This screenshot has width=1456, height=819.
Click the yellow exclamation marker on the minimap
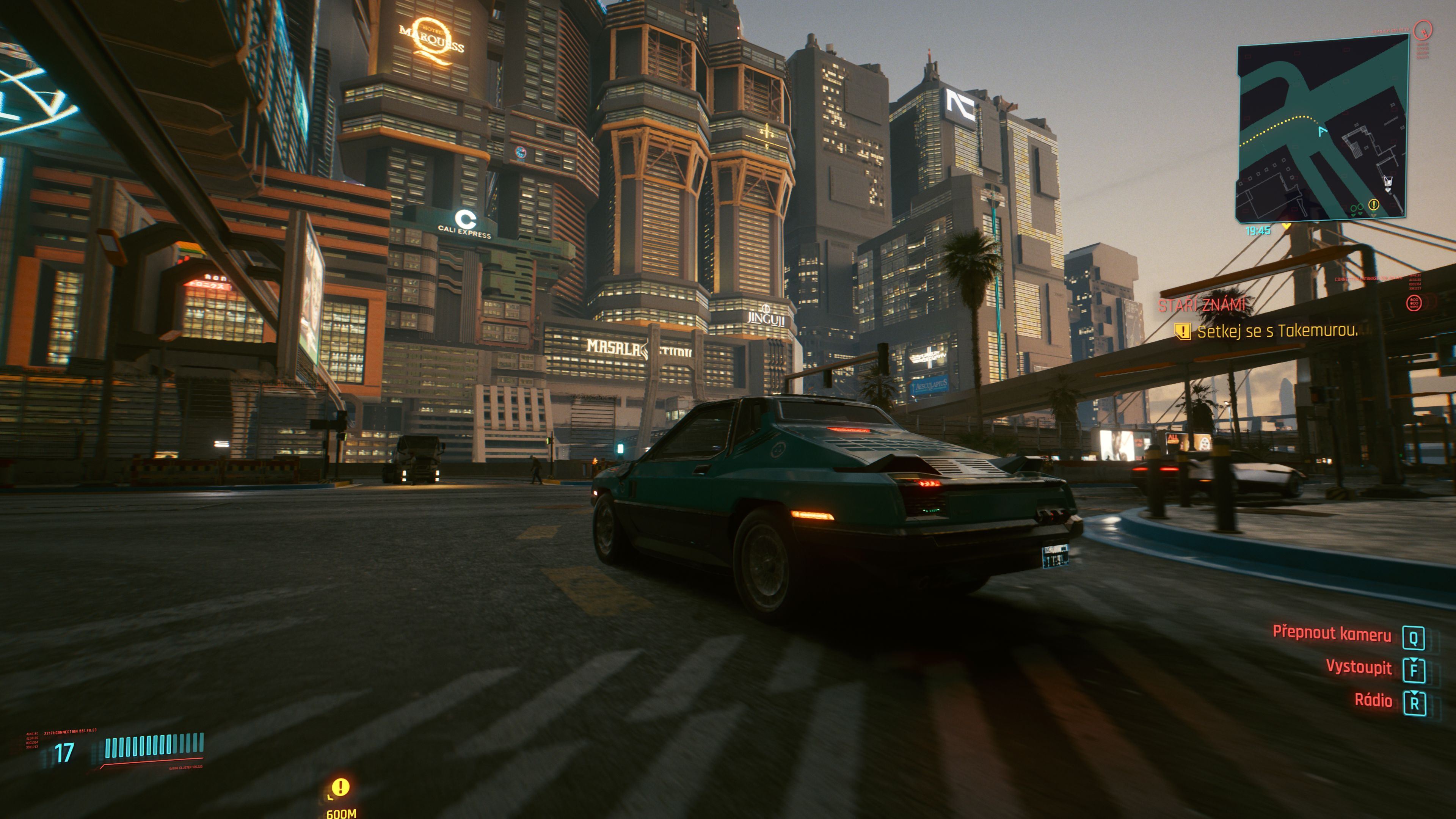pyautogui.click(x=1373, y=204)
